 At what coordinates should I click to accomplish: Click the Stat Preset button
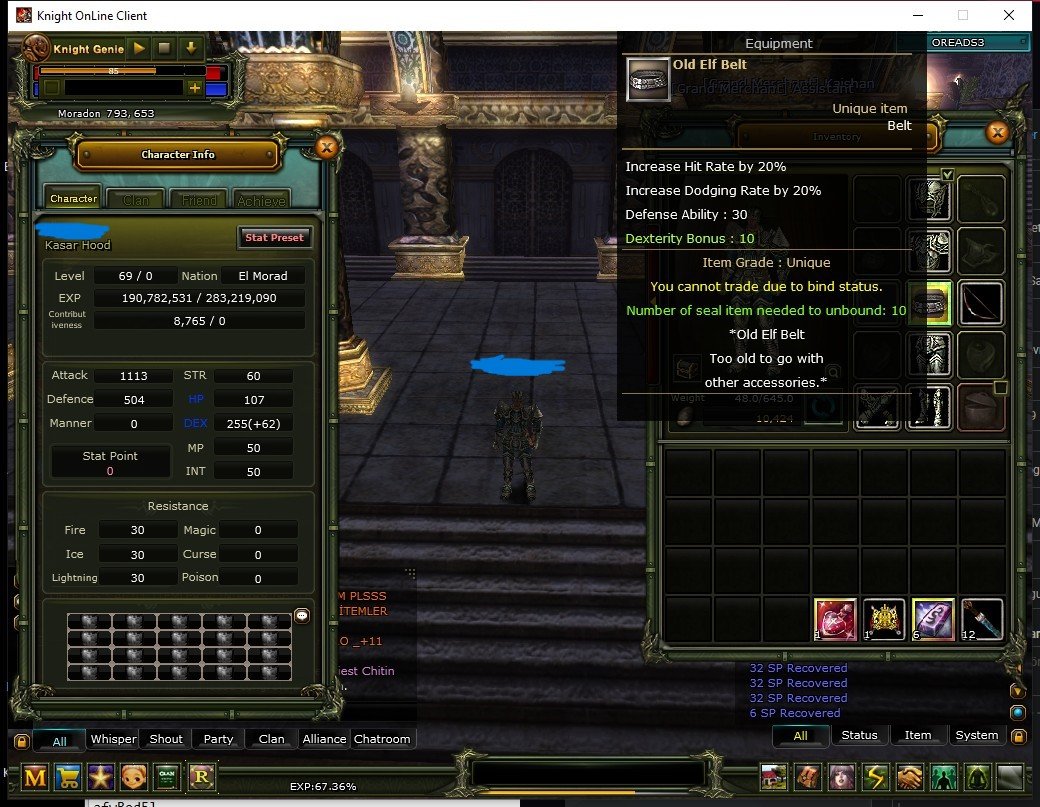pos(275,238)
